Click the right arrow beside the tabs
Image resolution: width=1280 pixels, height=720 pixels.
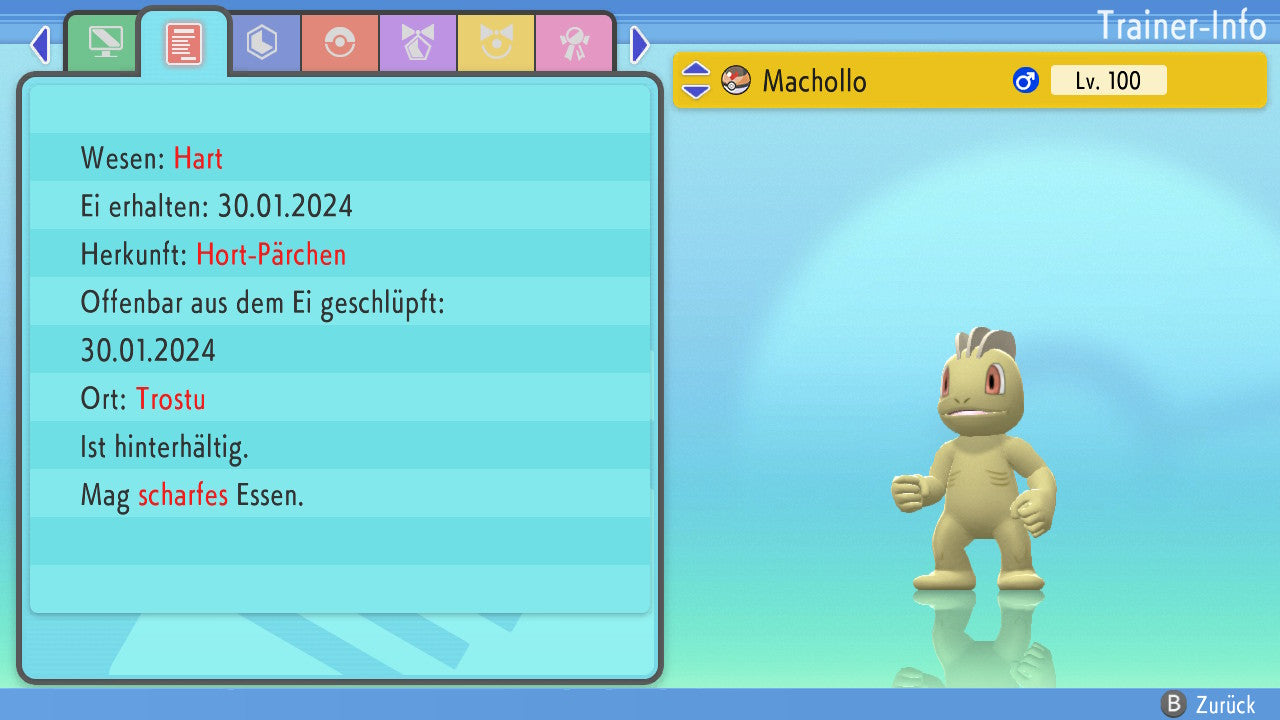pos(640,45)
